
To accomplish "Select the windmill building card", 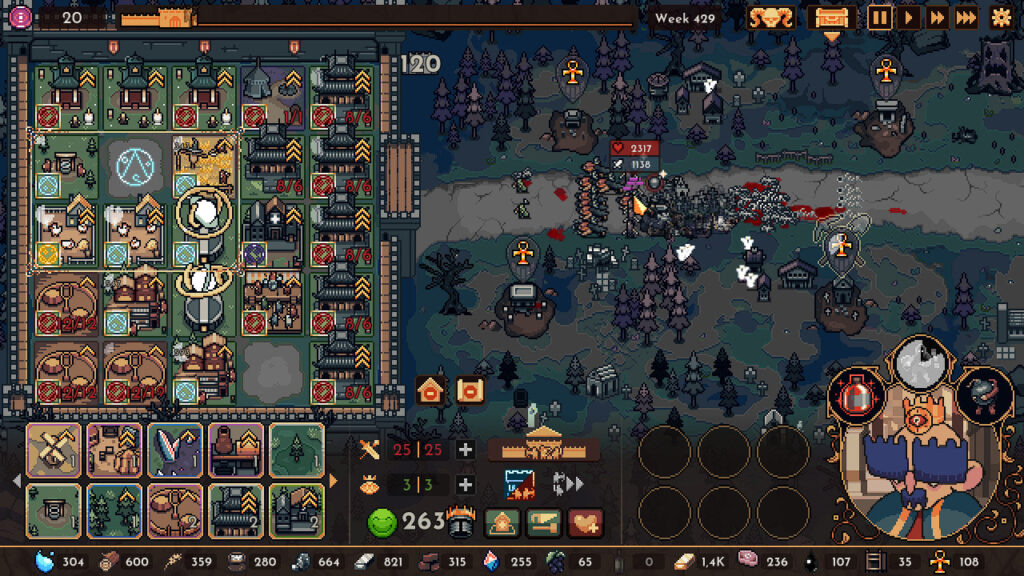I will point(53,450).
